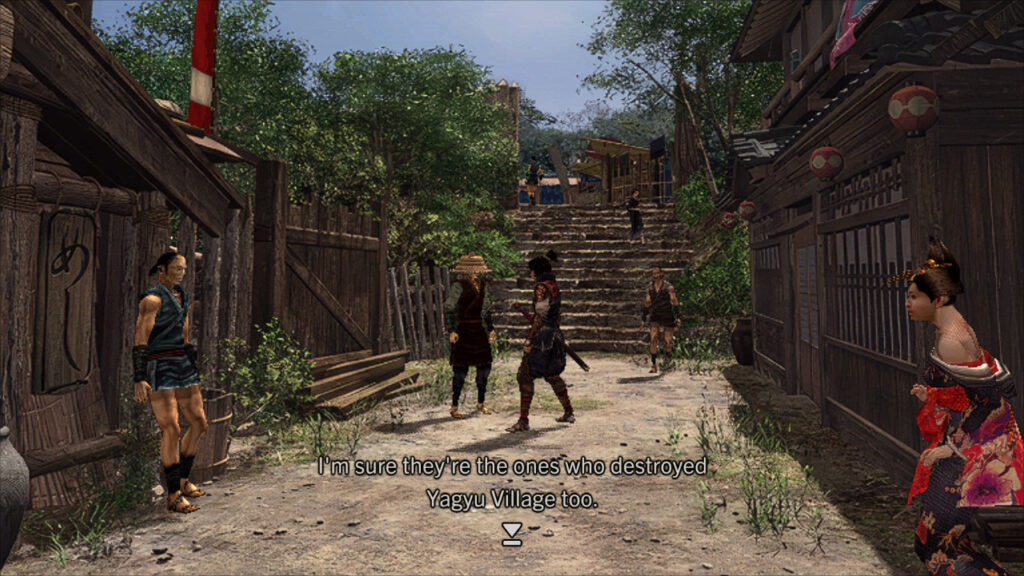
Task: Advance dialogue with the continue arrow indicator
Action: tap(512, 535)
